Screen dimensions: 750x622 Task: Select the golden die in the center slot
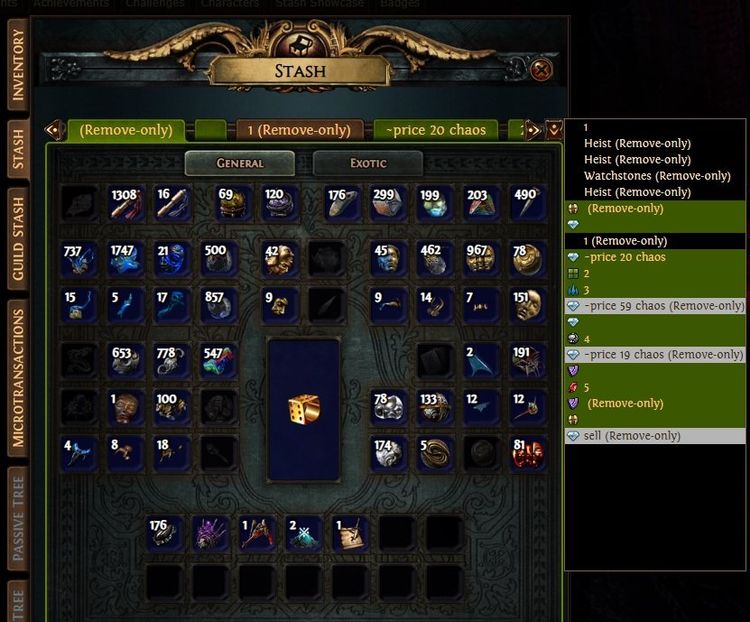[303, 409]
